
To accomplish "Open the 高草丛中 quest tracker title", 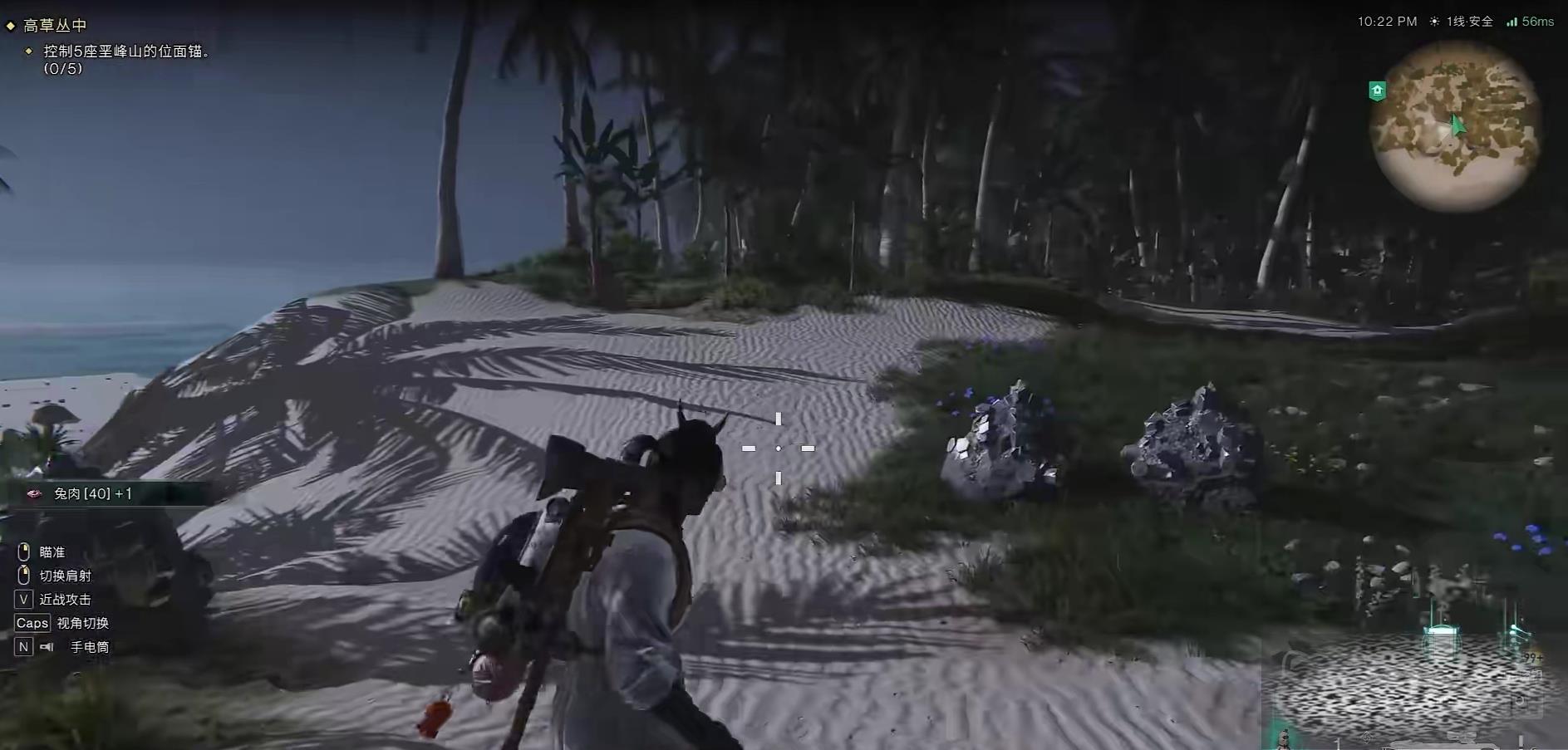I will (55, 26).
